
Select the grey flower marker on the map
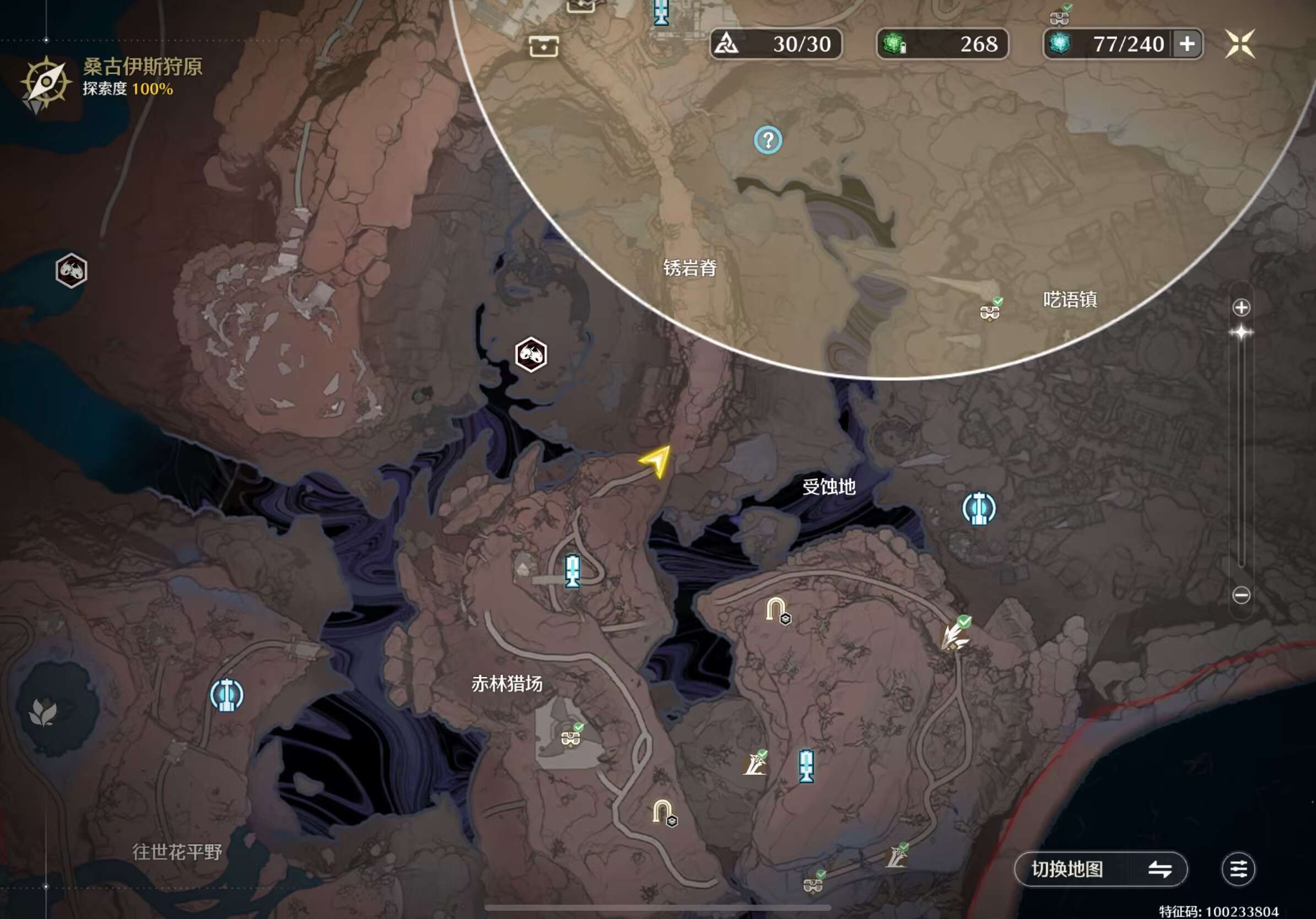44,713
